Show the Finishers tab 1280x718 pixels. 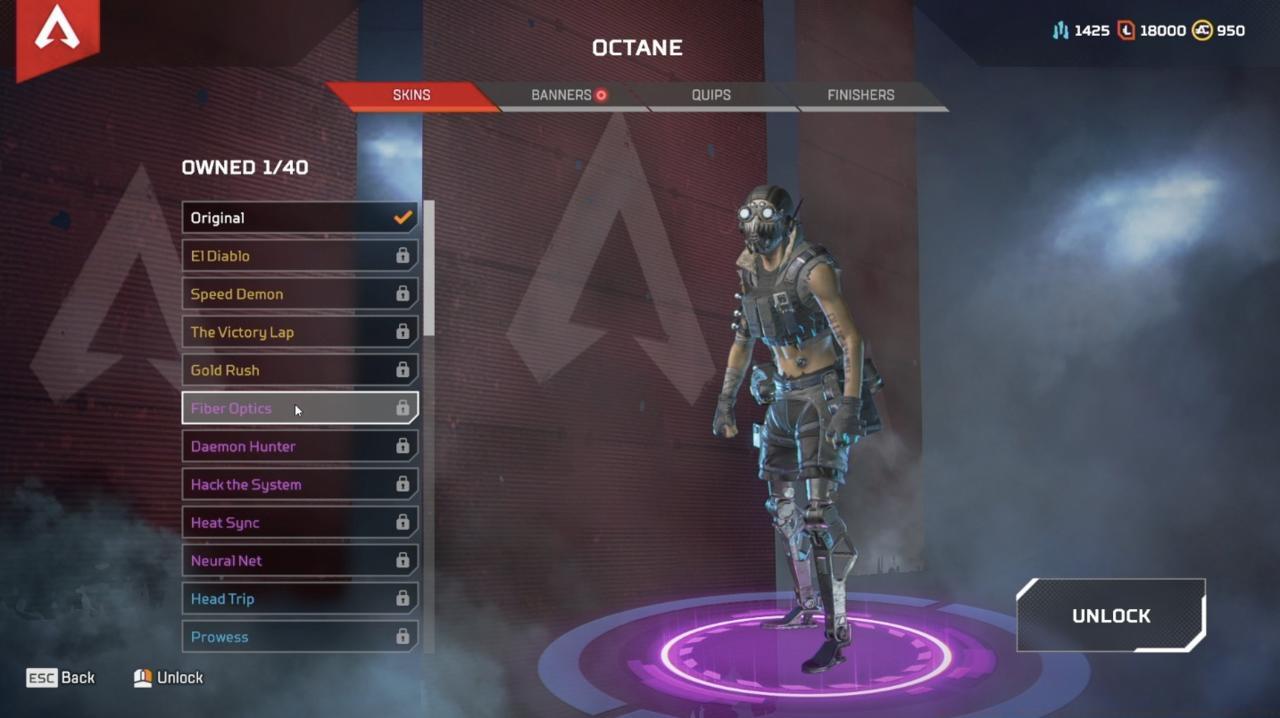click(860, 95)
